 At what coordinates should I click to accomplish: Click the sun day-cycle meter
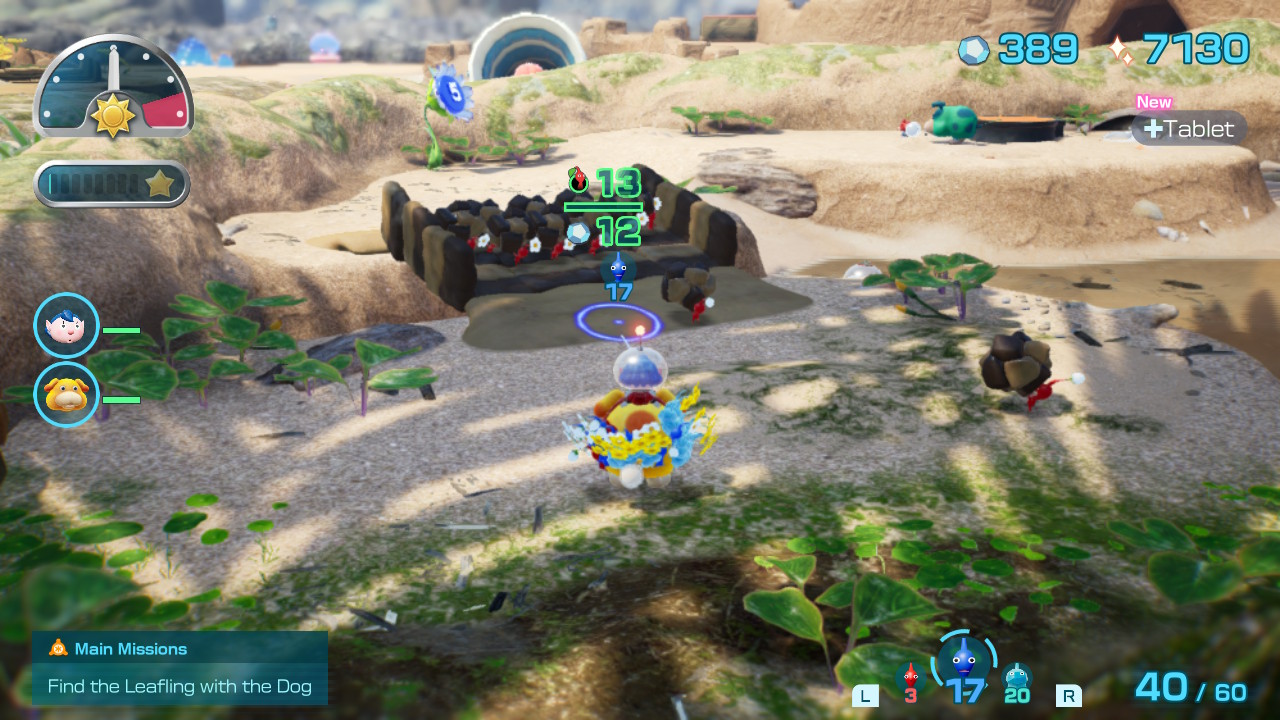pos(113,88)
